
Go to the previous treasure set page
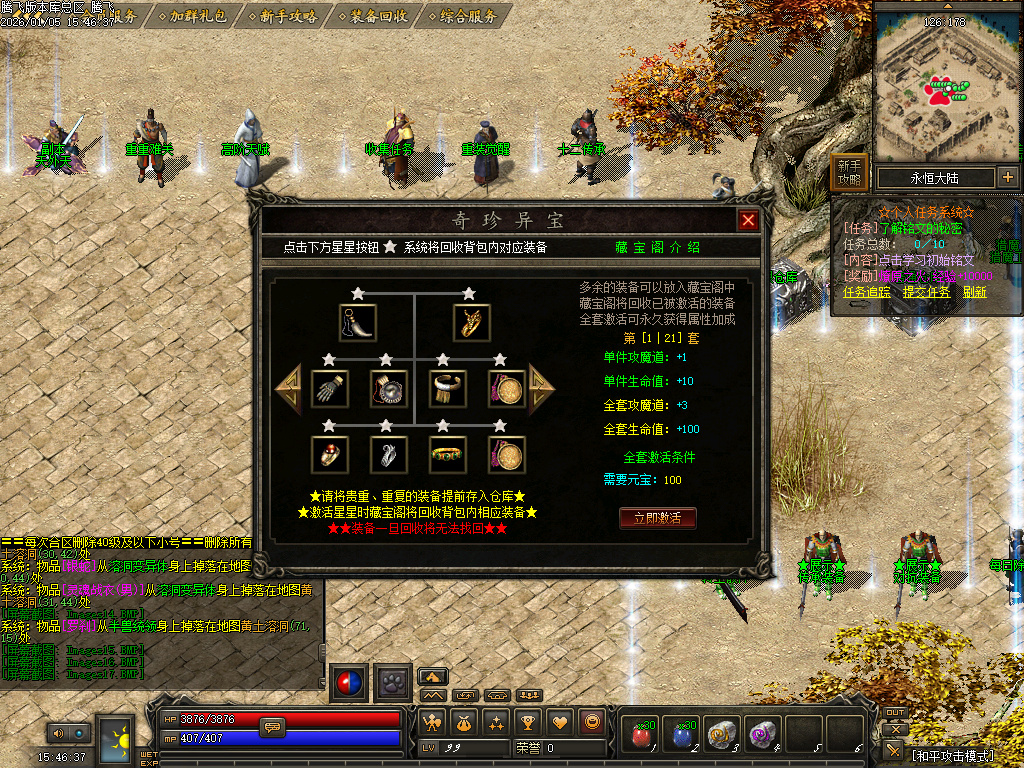(289, 388)
